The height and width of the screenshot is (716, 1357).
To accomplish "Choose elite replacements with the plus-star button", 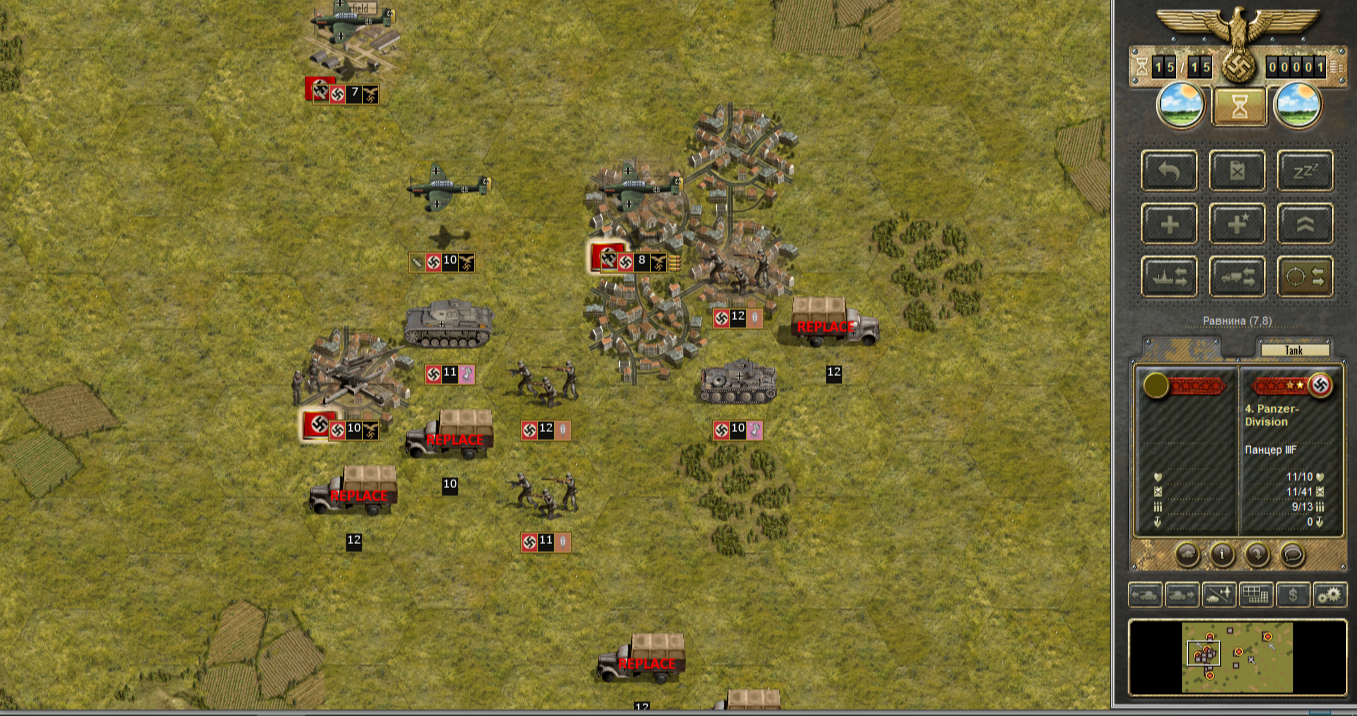I will pos(1237,224).
